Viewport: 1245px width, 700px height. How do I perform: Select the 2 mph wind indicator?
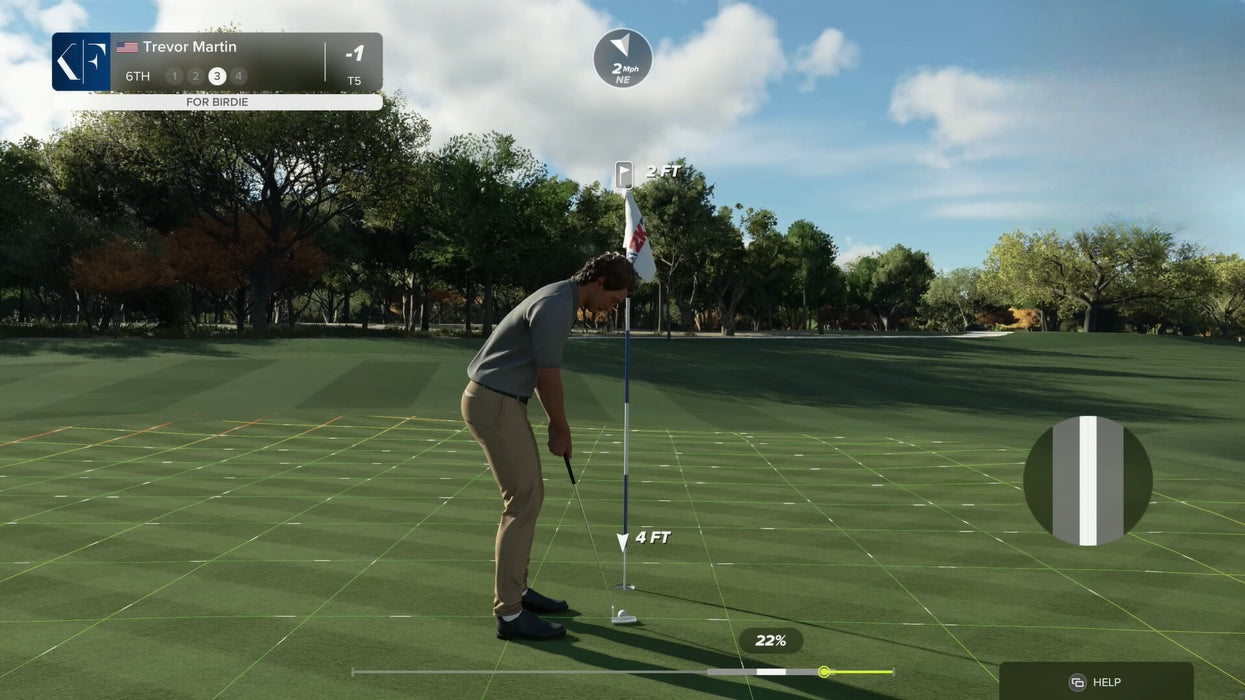(x=622, y=58)
